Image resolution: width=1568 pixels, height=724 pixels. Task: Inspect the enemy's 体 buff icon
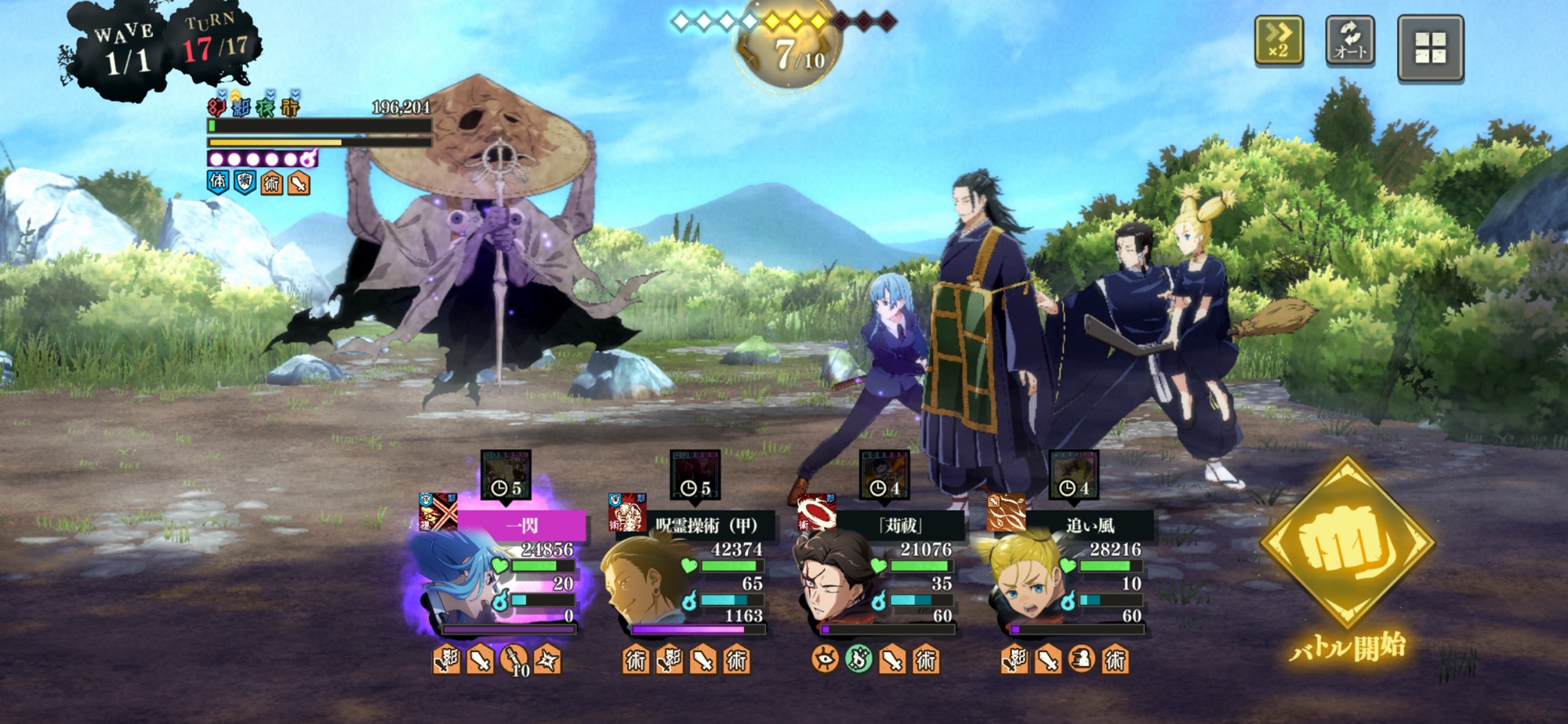coord(218,183)
